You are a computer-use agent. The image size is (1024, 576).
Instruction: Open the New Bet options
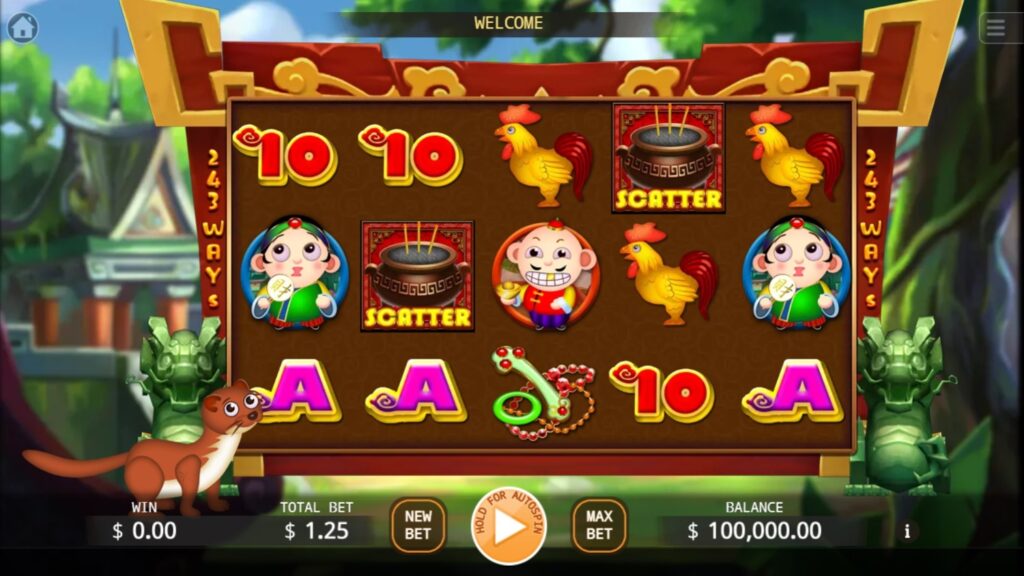pyautogui.click(x=418, y=525)
